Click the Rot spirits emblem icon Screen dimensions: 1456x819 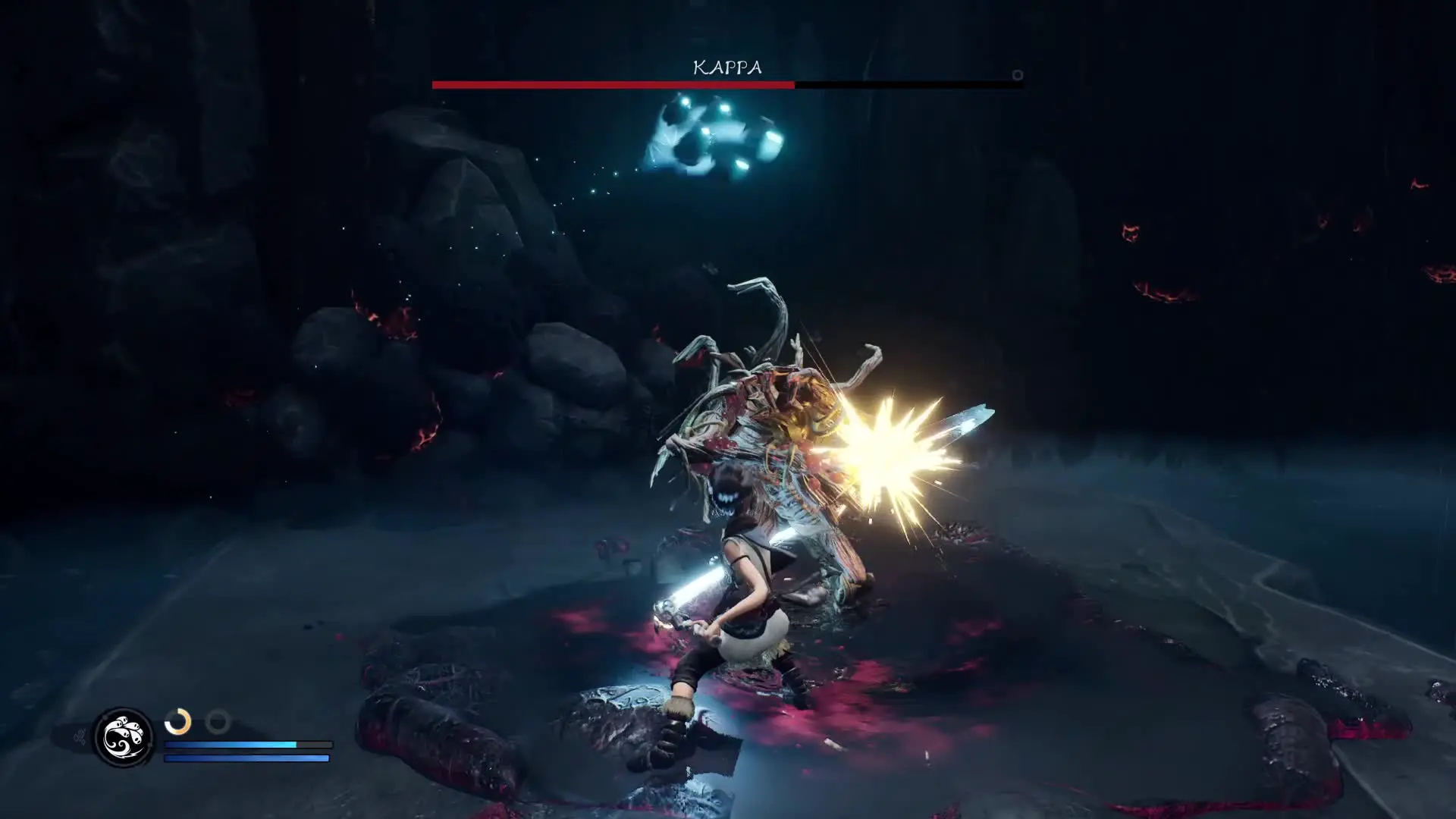[x=123, y=737]
